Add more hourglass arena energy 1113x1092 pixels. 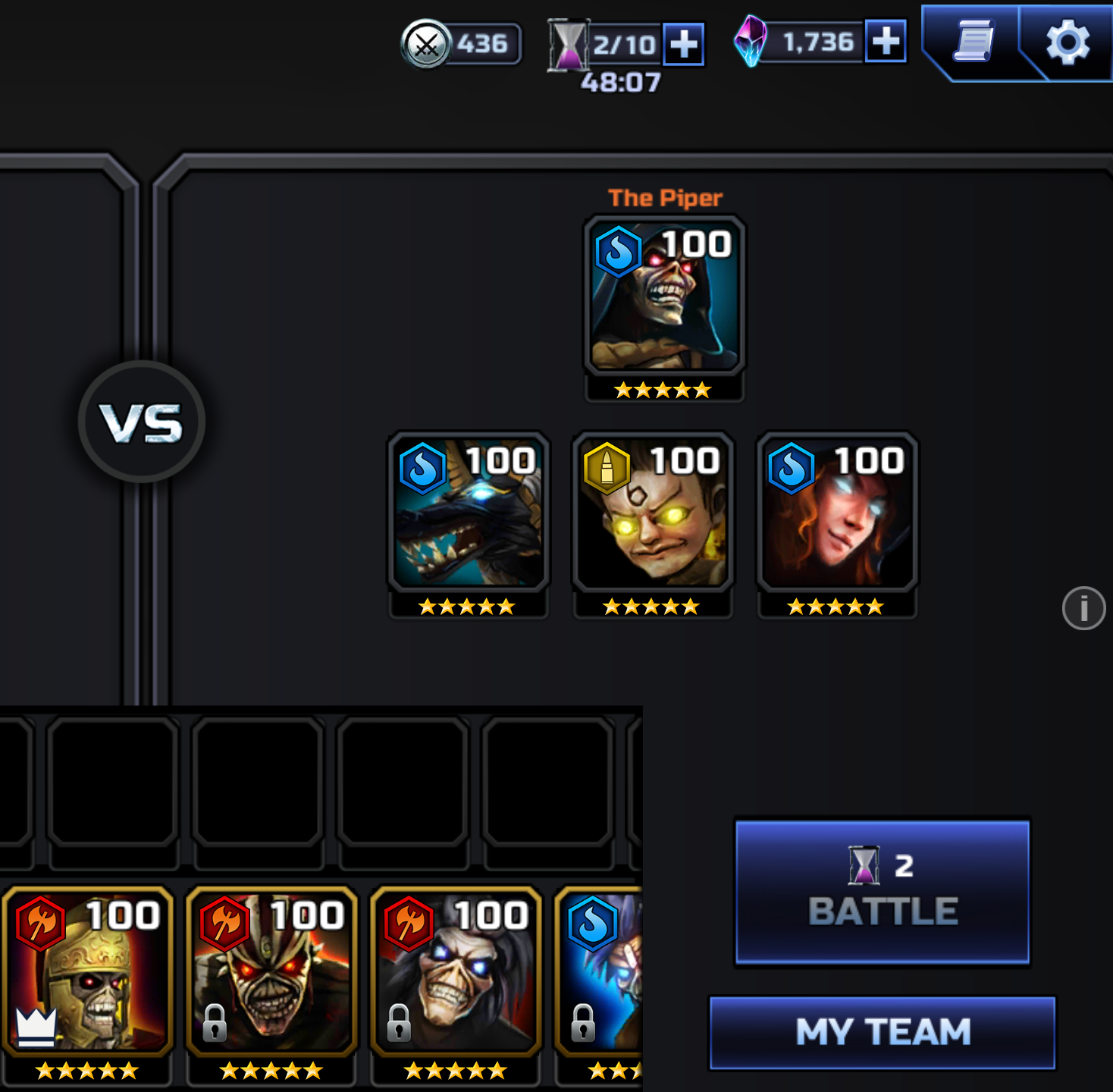[683, 44]
